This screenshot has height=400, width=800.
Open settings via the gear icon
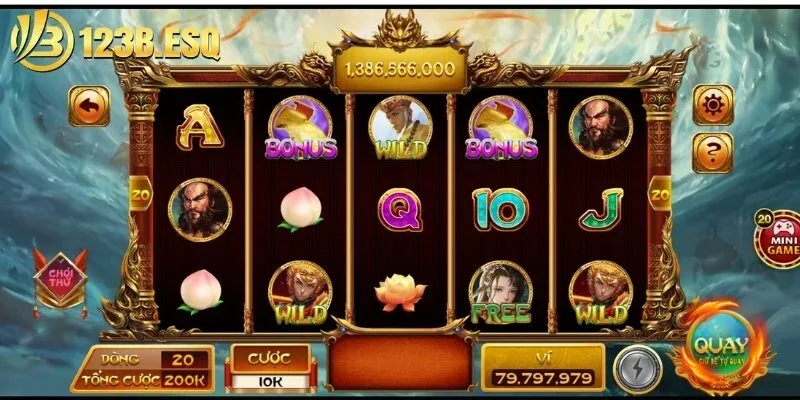tap(713, 104)
